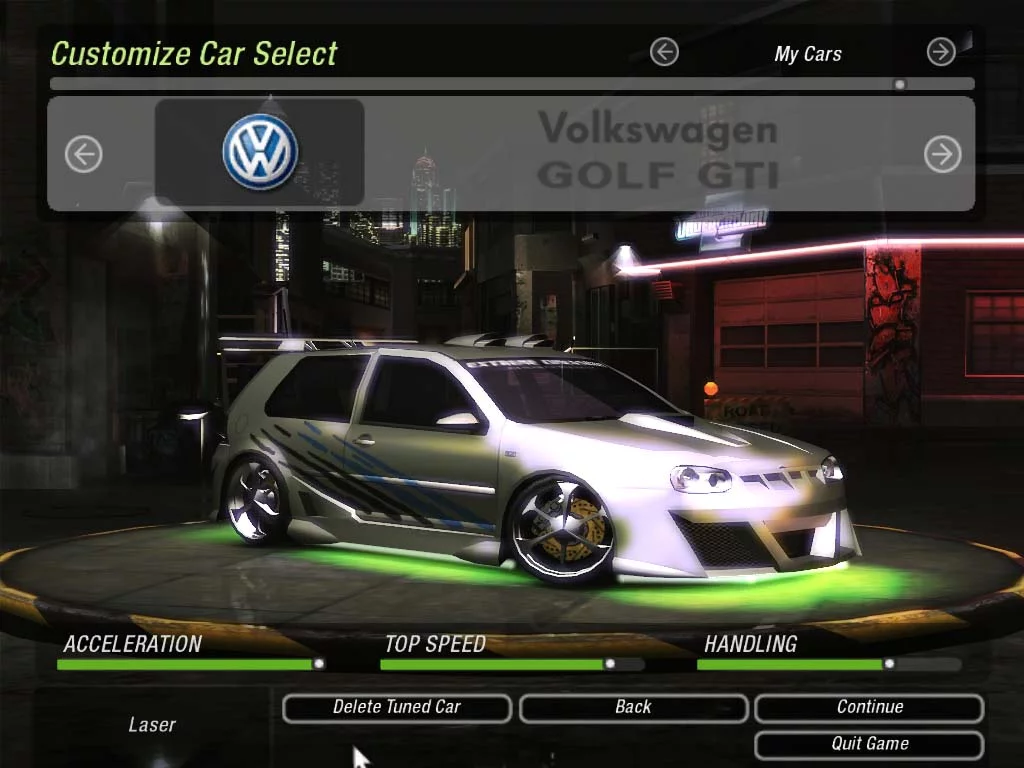Switch to the previous car category
This screenshot has width=1024, height=768.
tap(664, 52)
